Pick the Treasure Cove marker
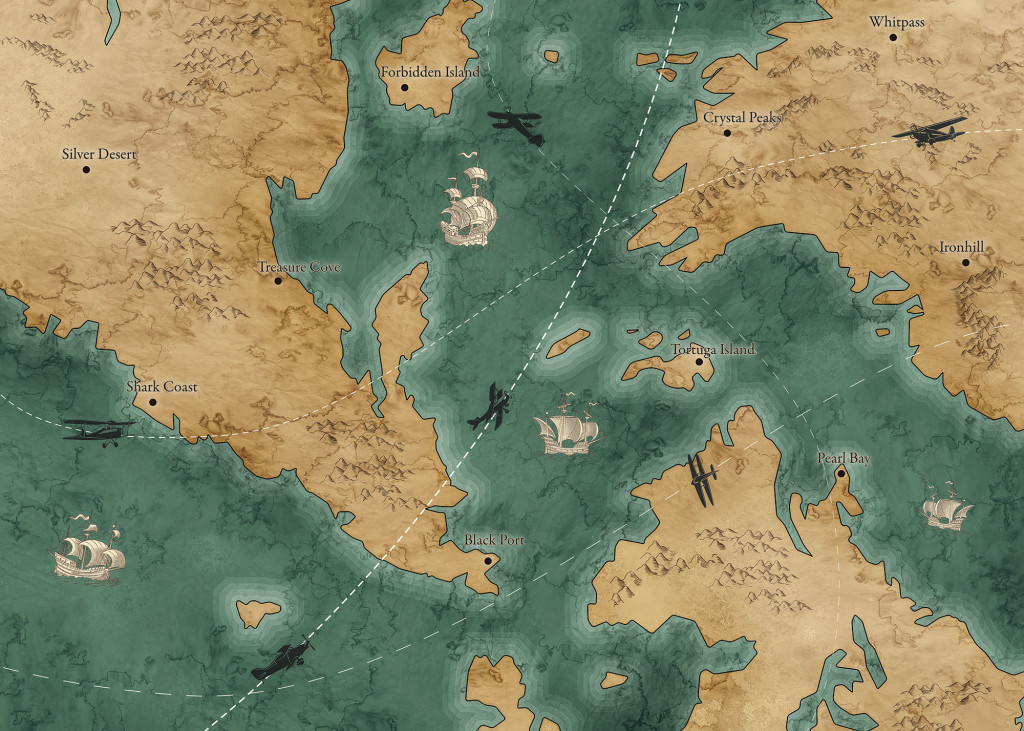This screenshot has height=731, width=1024. pyautogui.click(x=278, y=280)
